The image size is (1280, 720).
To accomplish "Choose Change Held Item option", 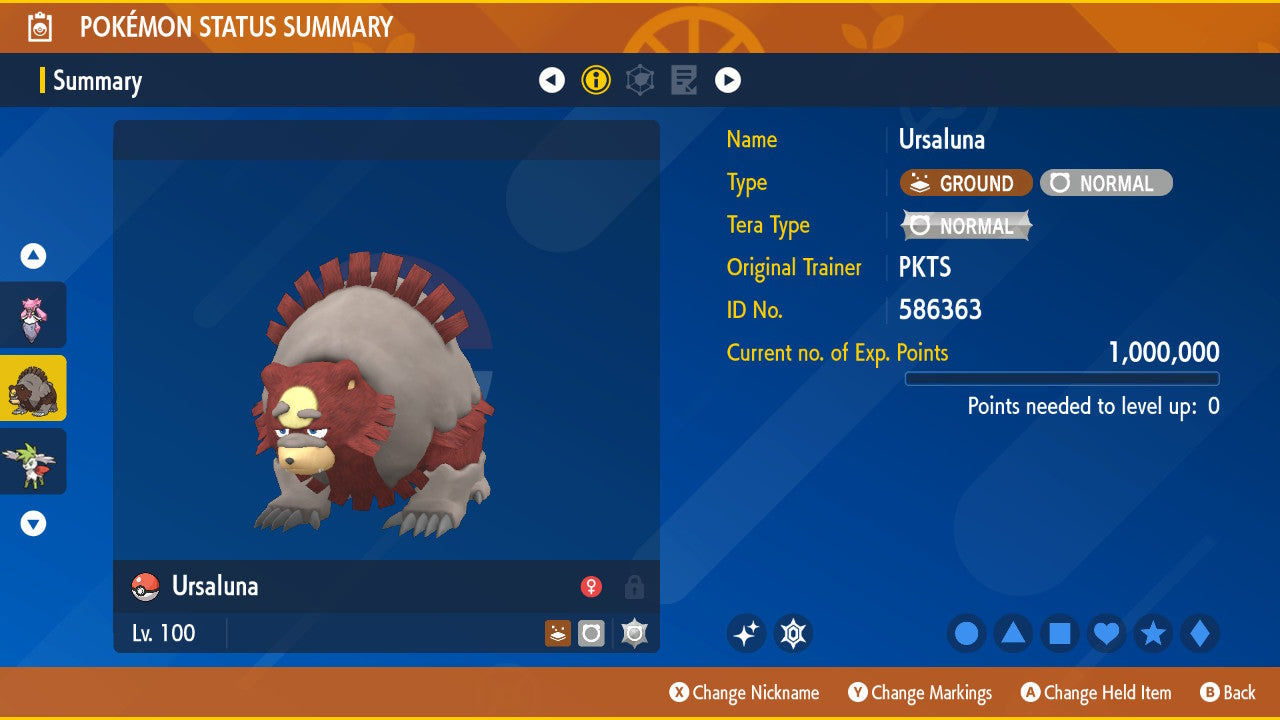I will 1096,693.
